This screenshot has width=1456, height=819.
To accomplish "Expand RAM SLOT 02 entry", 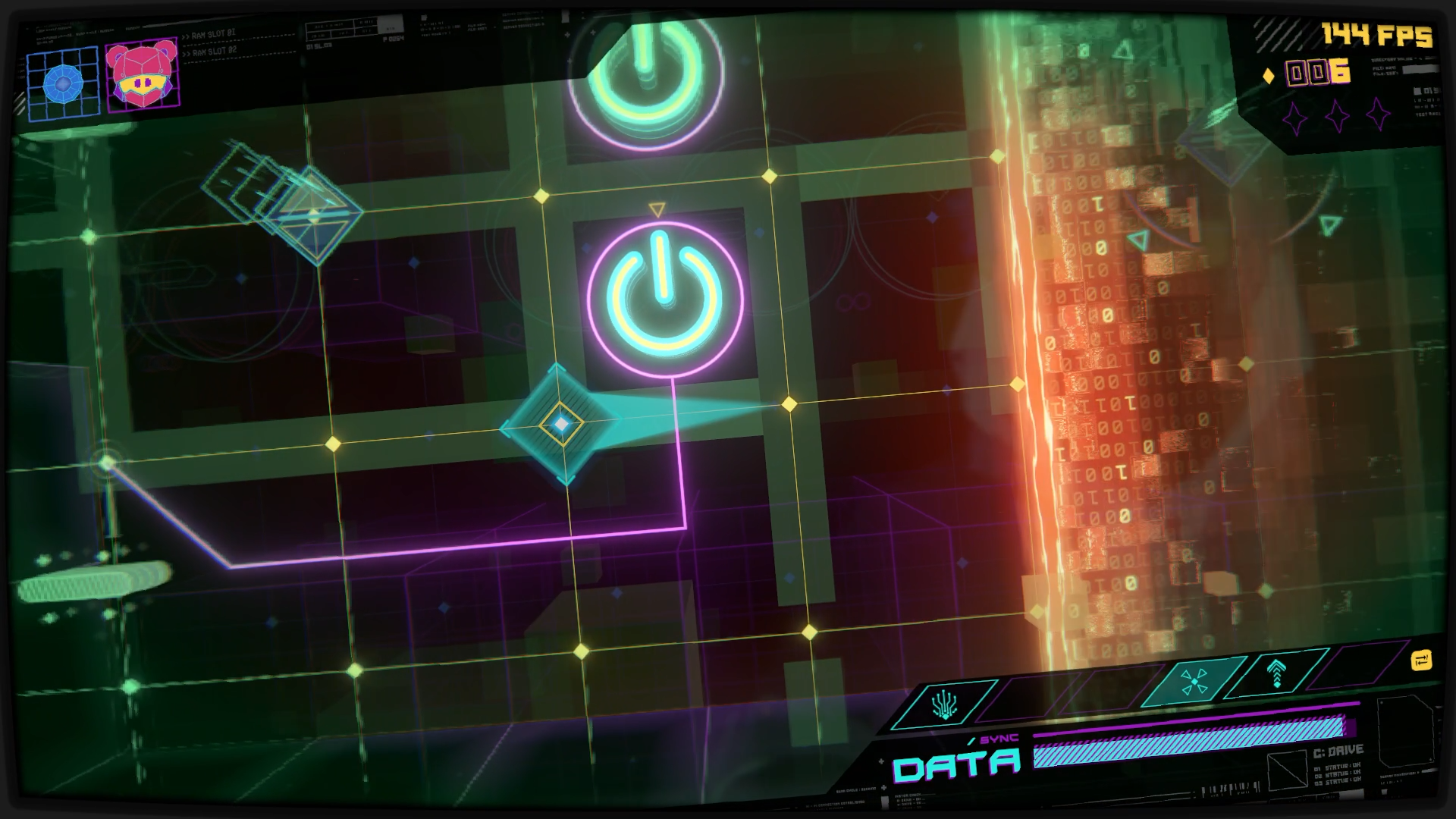I will [211, 53].
